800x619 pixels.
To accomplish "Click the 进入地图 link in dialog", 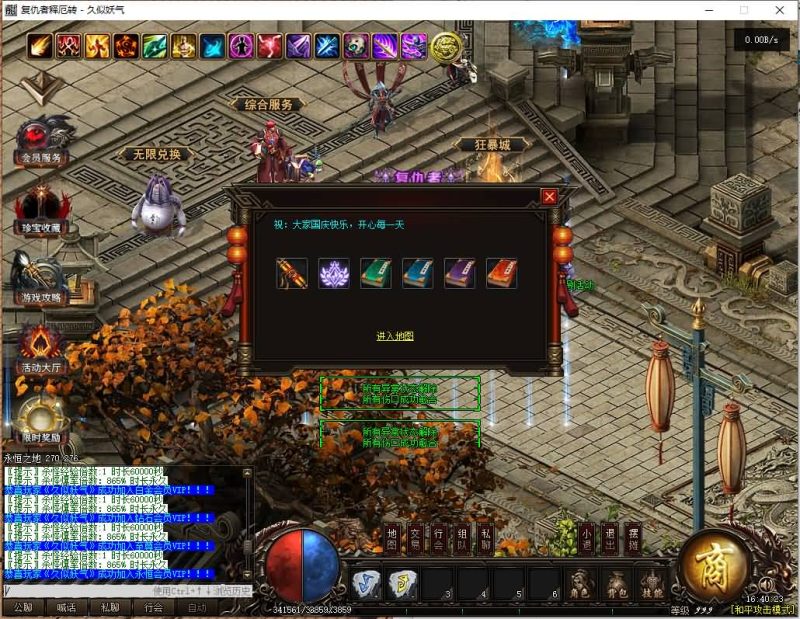I will [395, 336].
